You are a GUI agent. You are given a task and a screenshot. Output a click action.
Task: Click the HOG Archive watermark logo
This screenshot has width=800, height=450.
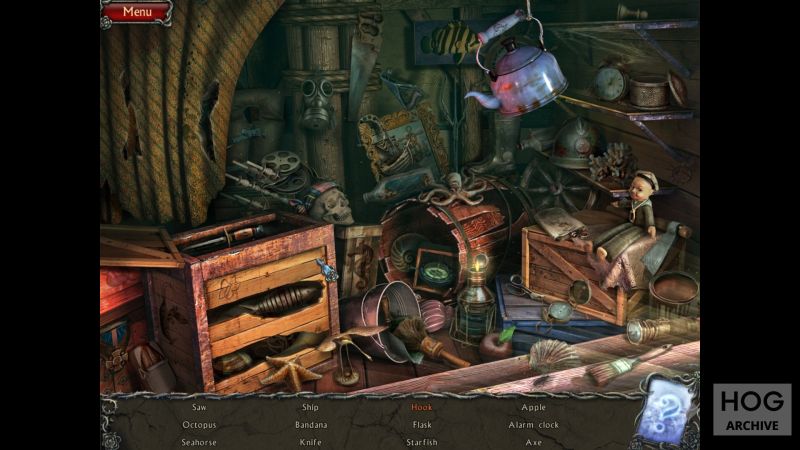tap(751, 409)
